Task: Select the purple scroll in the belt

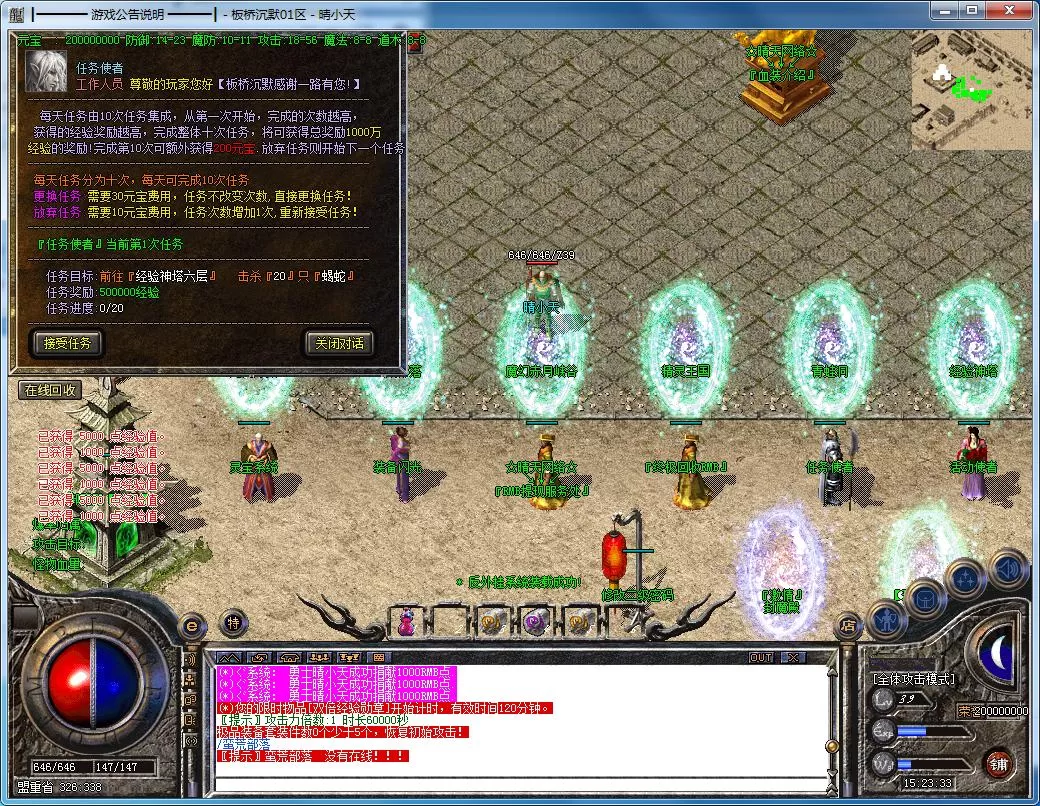Action: (x=534, y=622)
